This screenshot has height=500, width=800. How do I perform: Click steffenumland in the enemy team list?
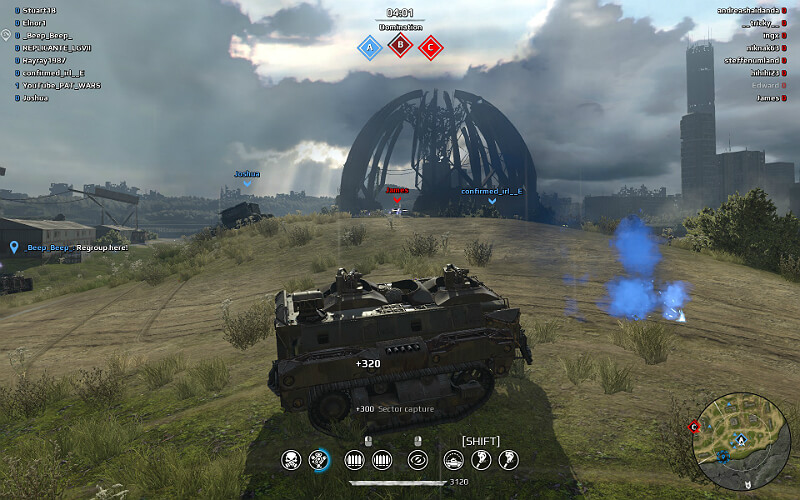coord(752,60)
